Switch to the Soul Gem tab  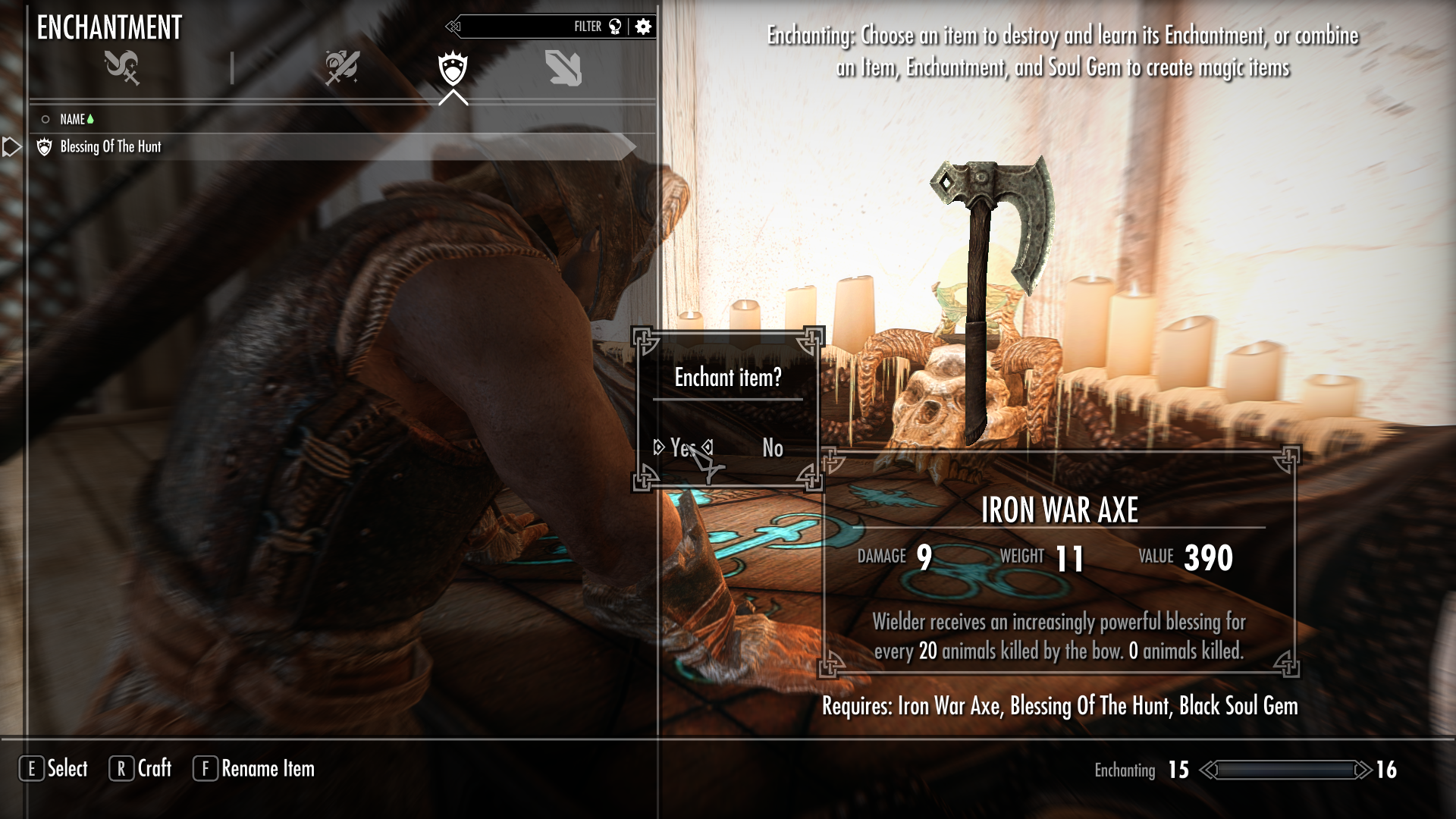pyautogui.click(x=563, y=68)
